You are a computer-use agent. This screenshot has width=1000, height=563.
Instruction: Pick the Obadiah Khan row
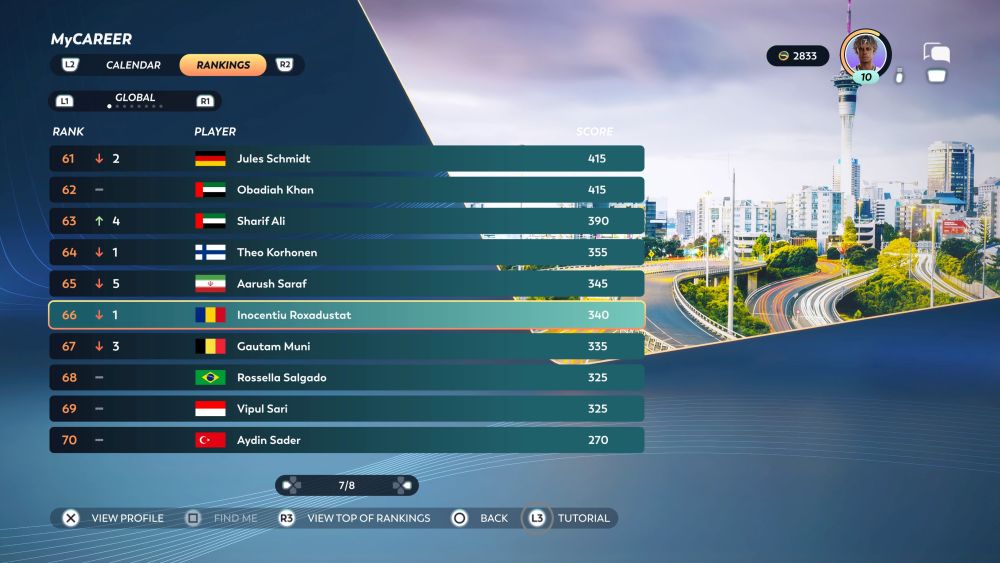pos(346,190)
